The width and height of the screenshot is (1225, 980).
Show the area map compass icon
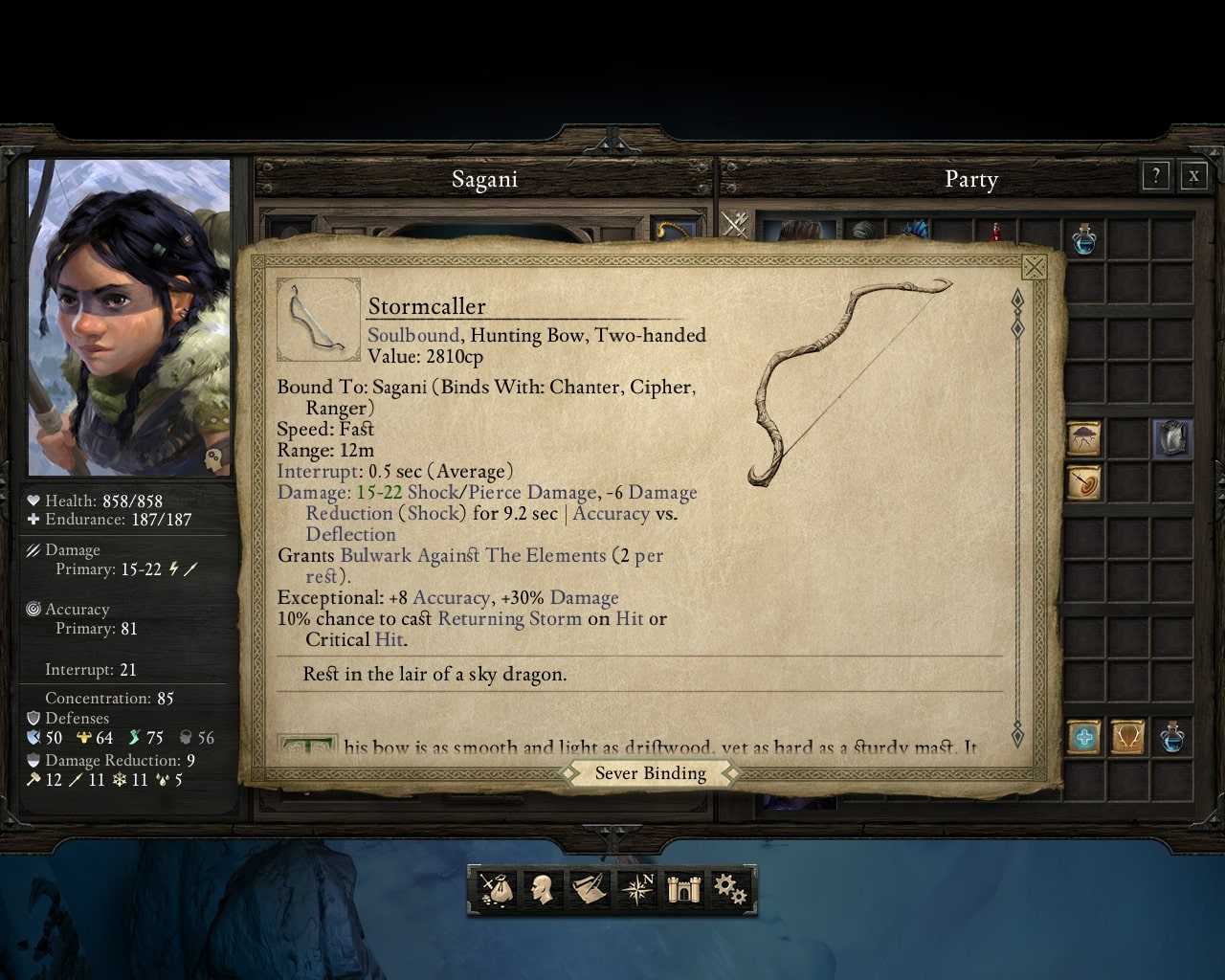(637, 889)
